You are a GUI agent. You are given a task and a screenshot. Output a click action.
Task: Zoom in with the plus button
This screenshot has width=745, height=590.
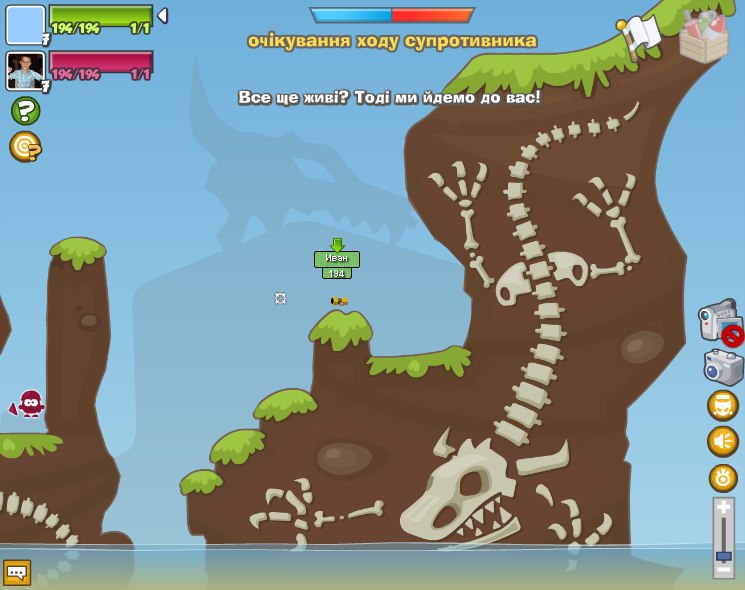[723, 508]
